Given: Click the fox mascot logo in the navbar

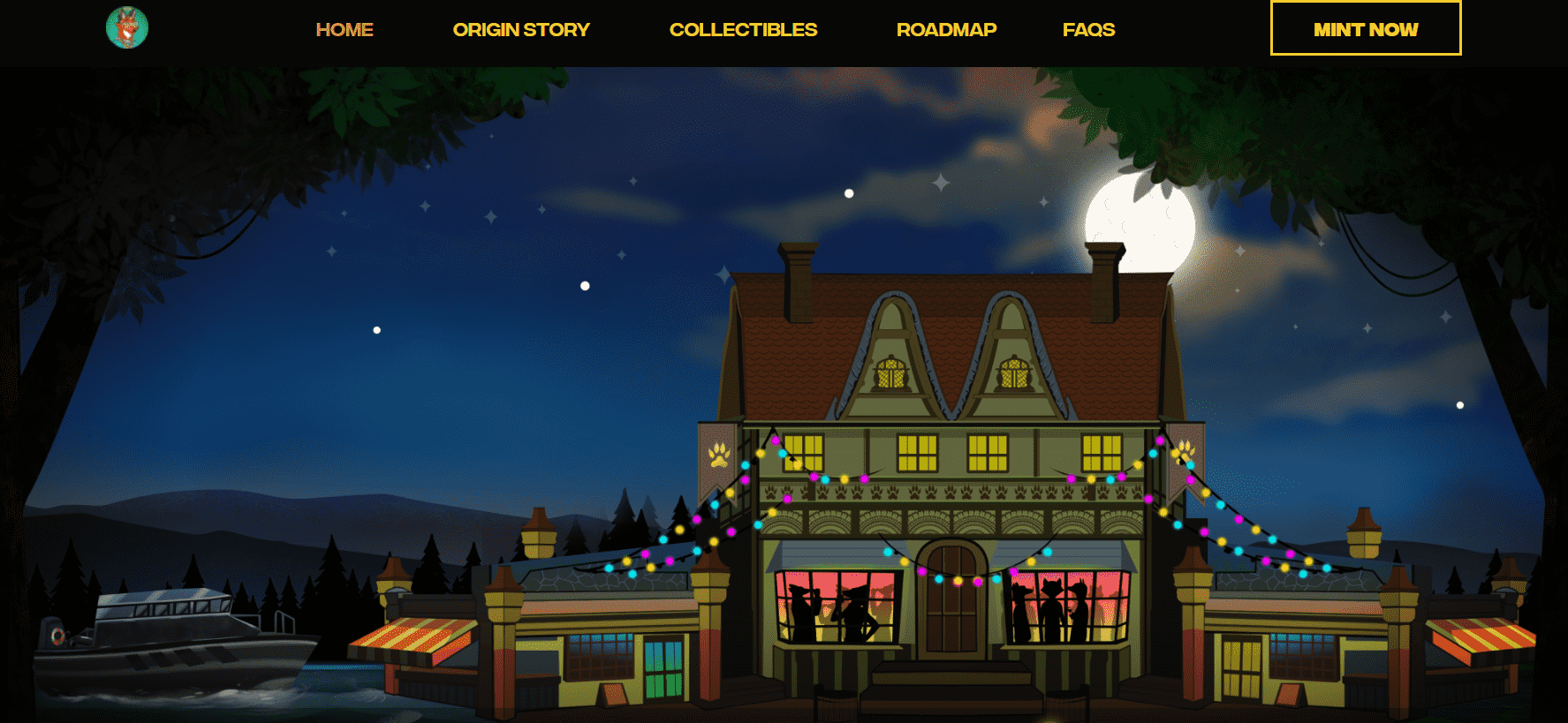Looking at the screenshot, I should click(127, 27).
